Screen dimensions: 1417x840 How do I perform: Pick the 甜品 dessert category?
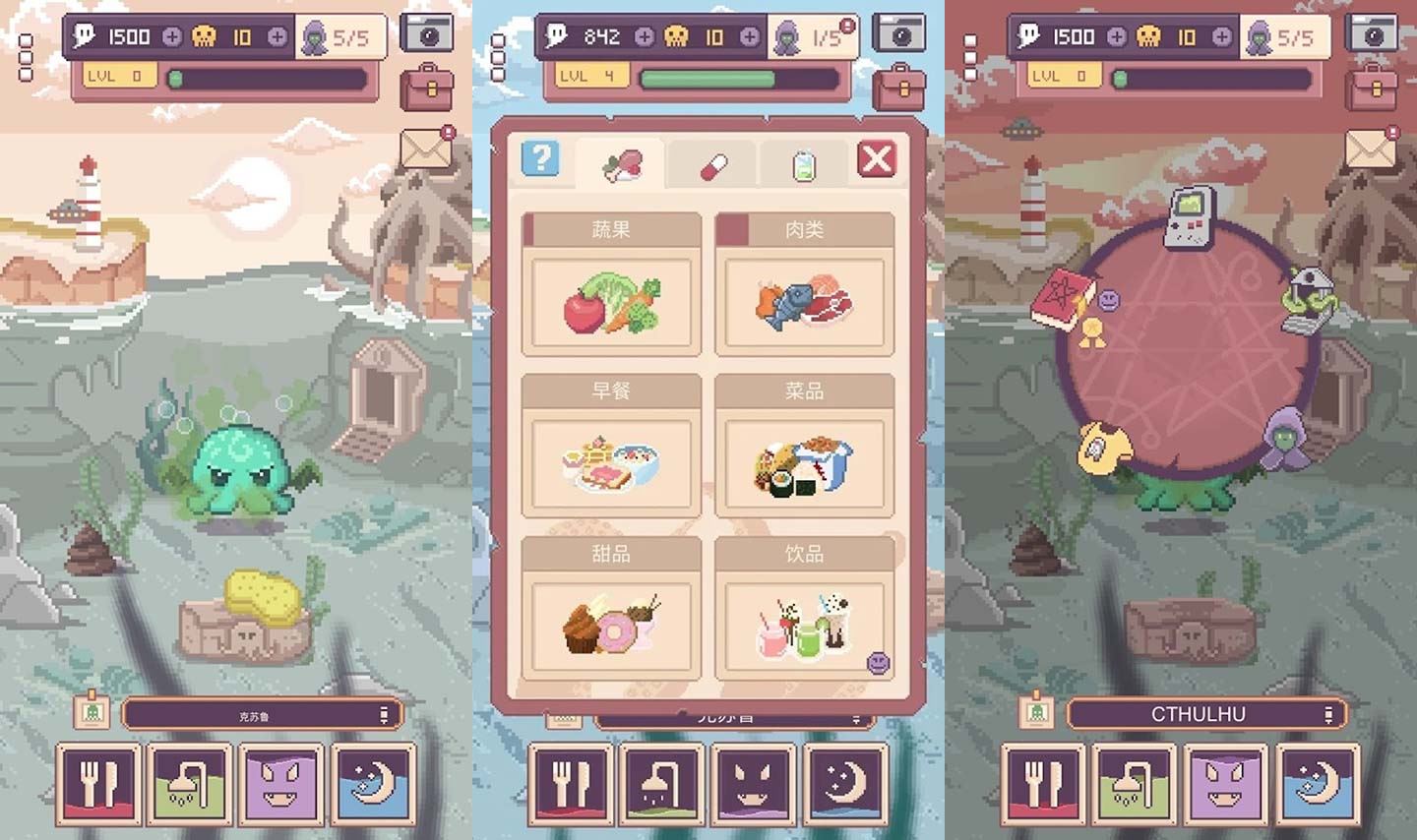coord(611,609)
